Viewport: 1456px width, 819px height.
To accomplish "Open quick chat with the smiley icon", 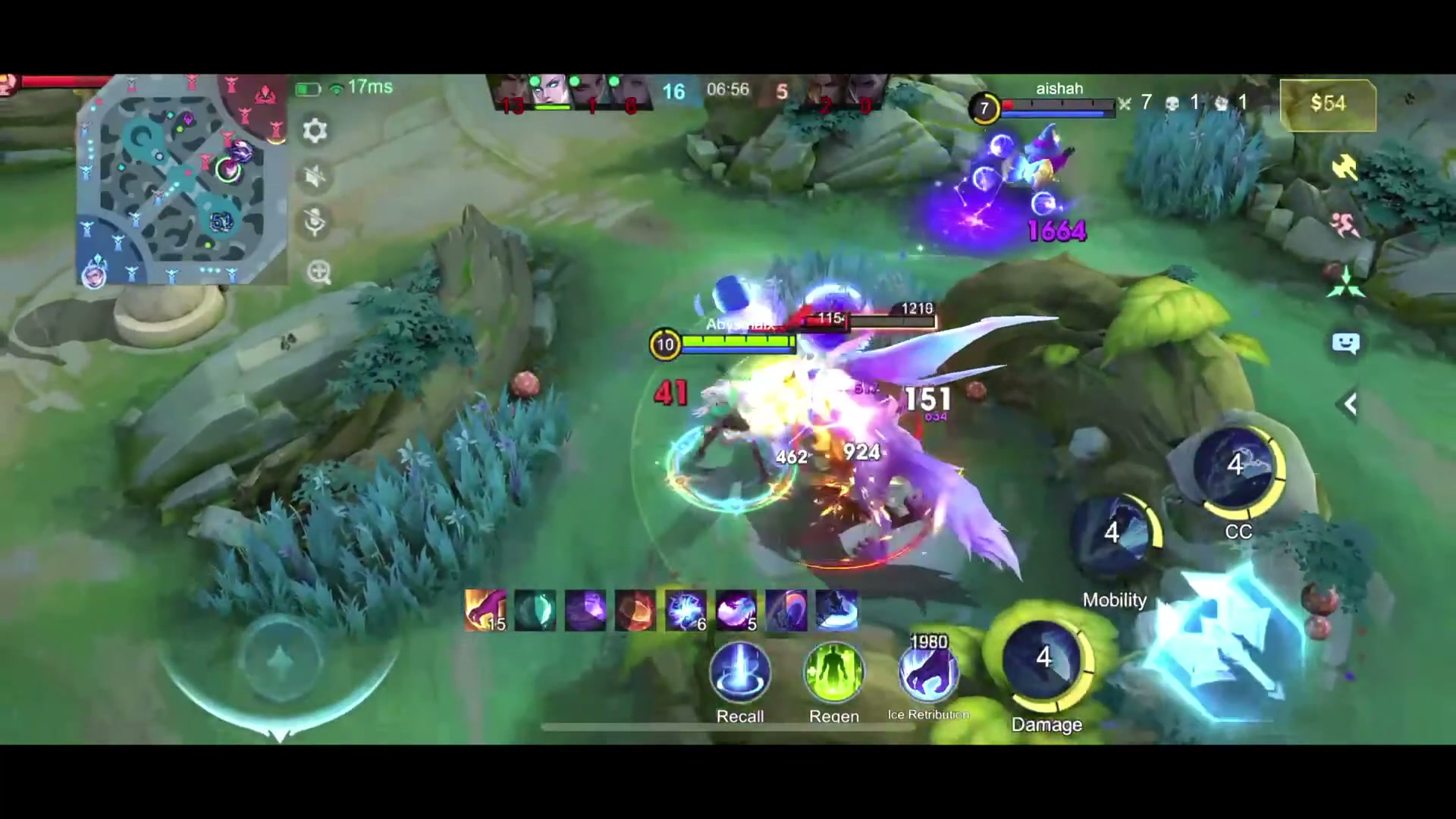I will tap(1348, 344).
